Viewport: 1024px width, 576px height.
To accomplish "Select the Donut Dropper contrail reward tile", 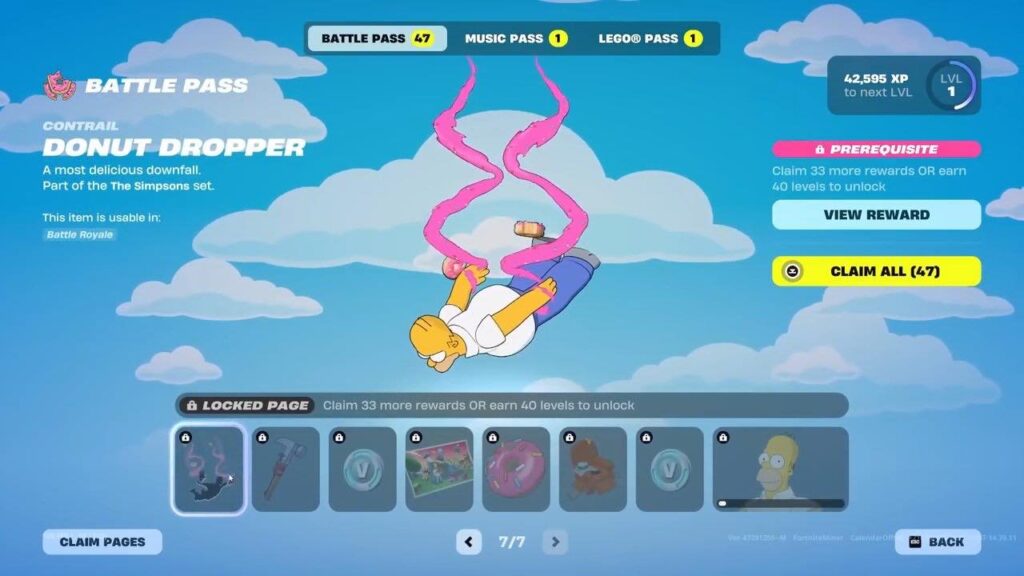I will pyautogui.click(x=208, y=469).
